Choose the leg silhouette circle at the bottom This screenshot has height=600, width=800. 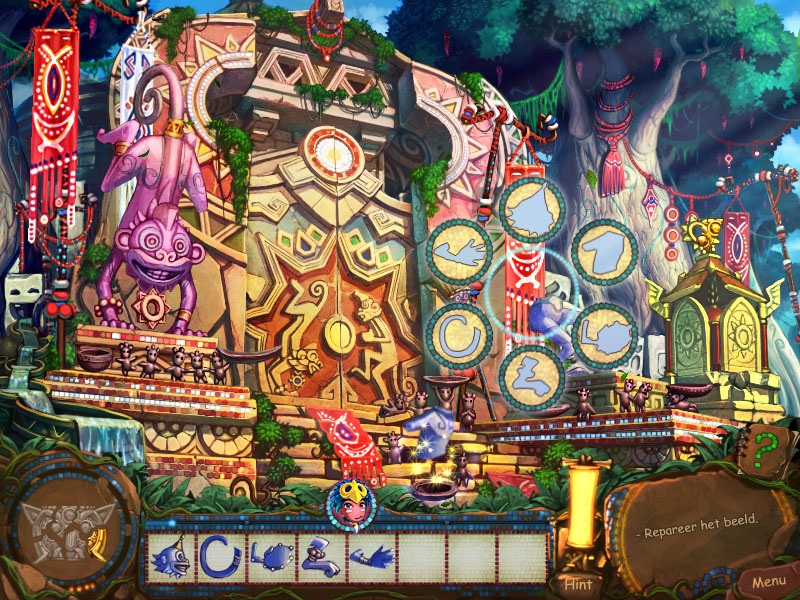532,376
